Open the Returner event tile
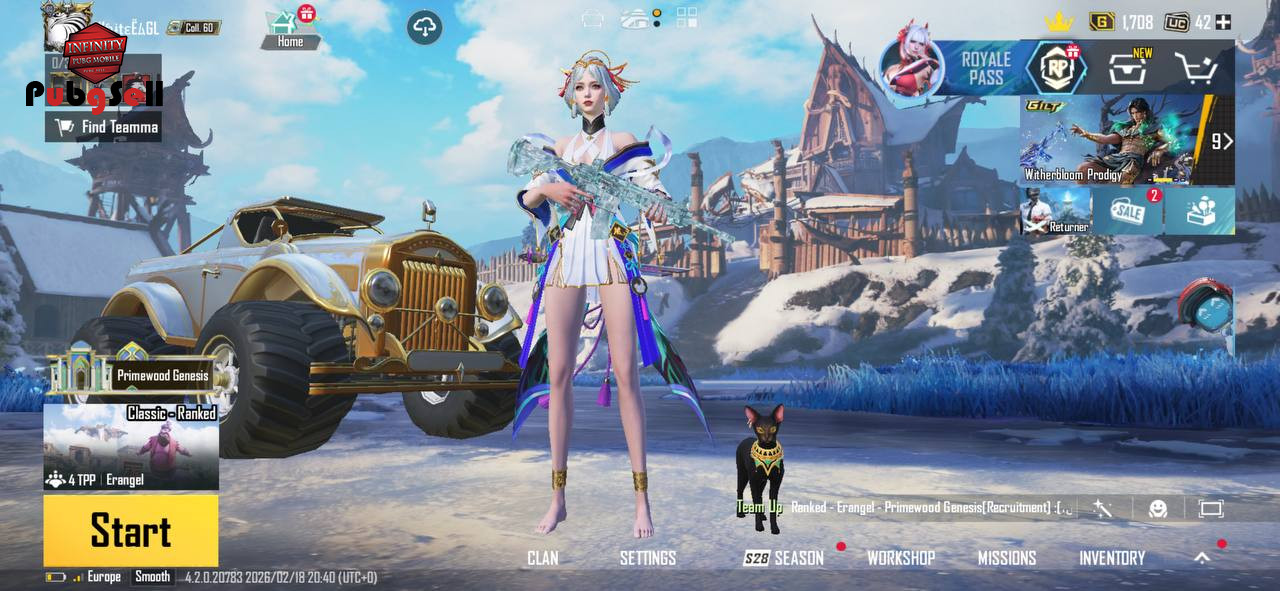Image resolution: width=1280 pixels, height=591 pixels. pyautogui.click(x=1056, y=211)
